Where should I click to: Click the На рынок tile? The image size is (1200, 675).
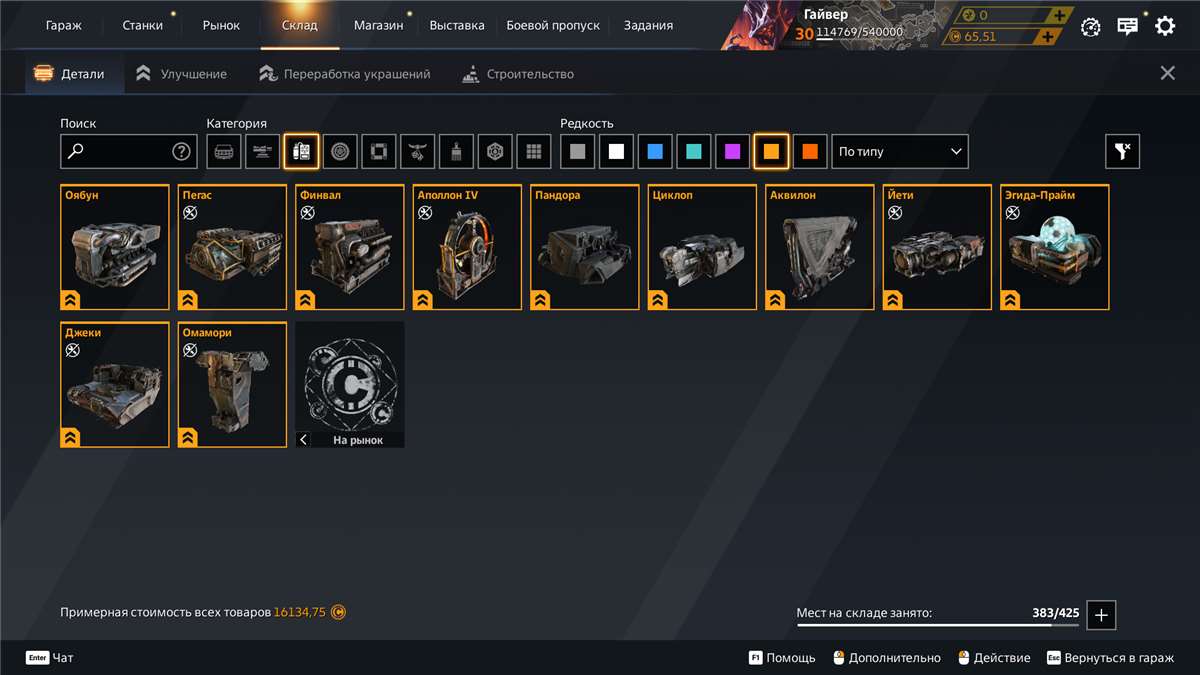[x=351, y=385]
